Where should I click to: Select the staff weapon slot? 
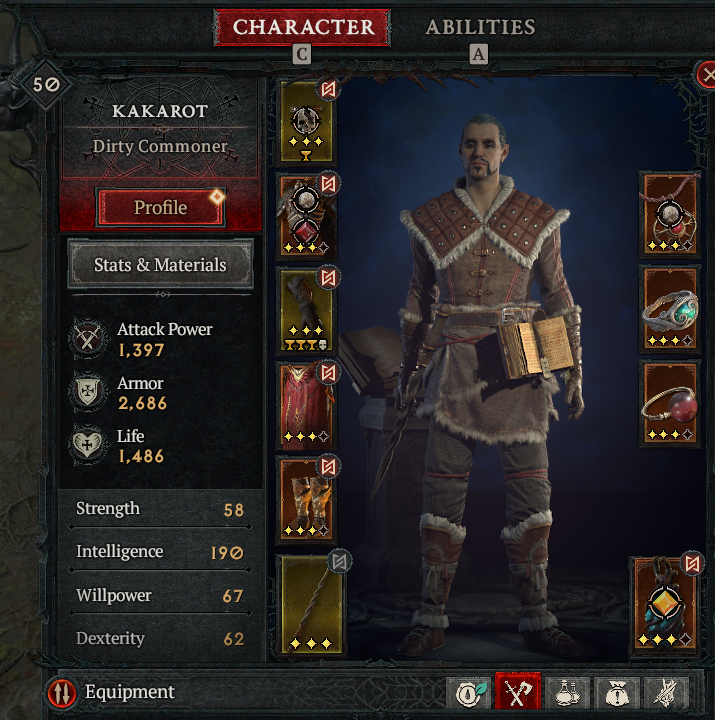(310, 602)
